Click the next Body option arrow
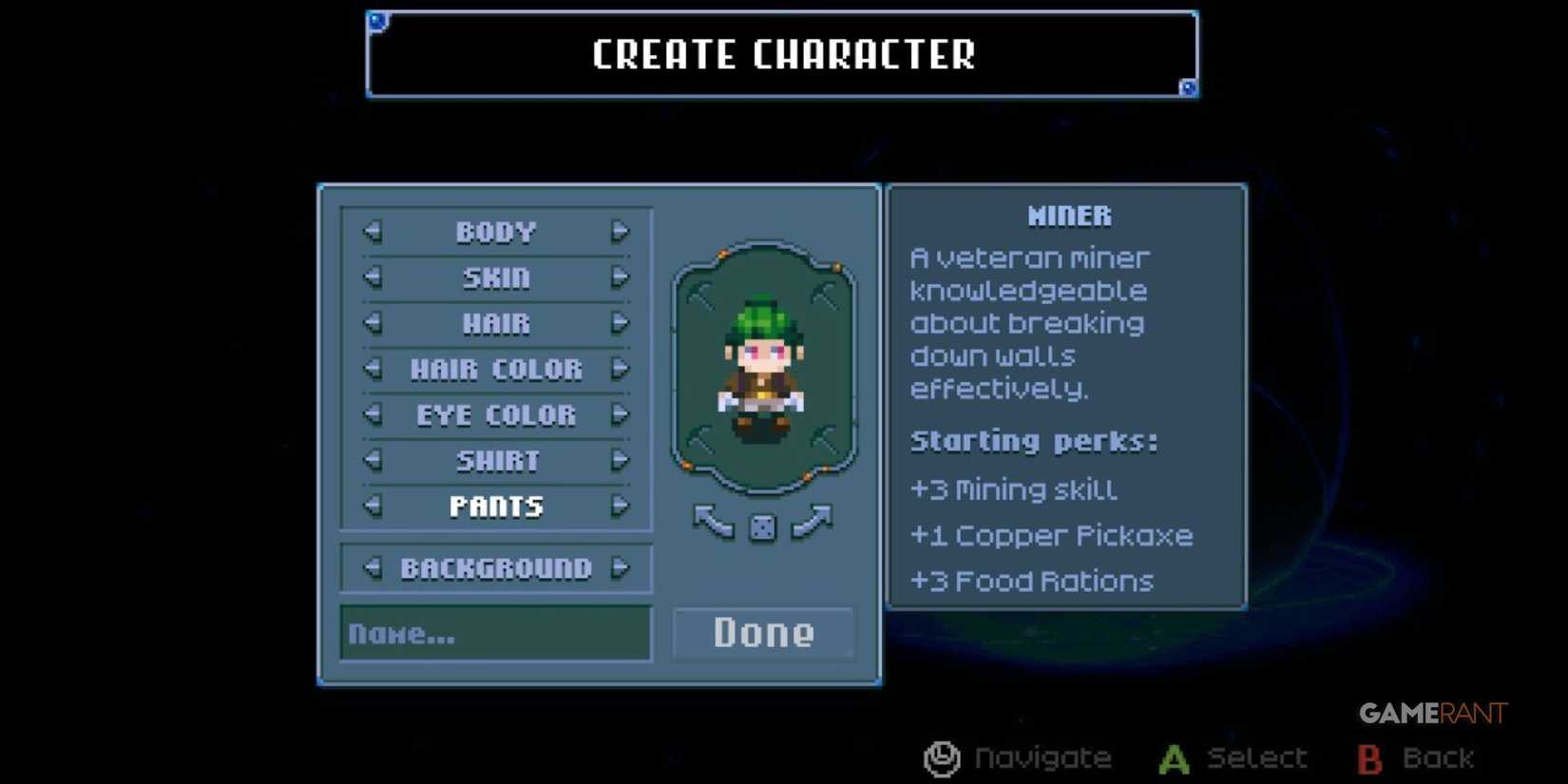This screenshot has width=1568, height=784. point(621,233)
